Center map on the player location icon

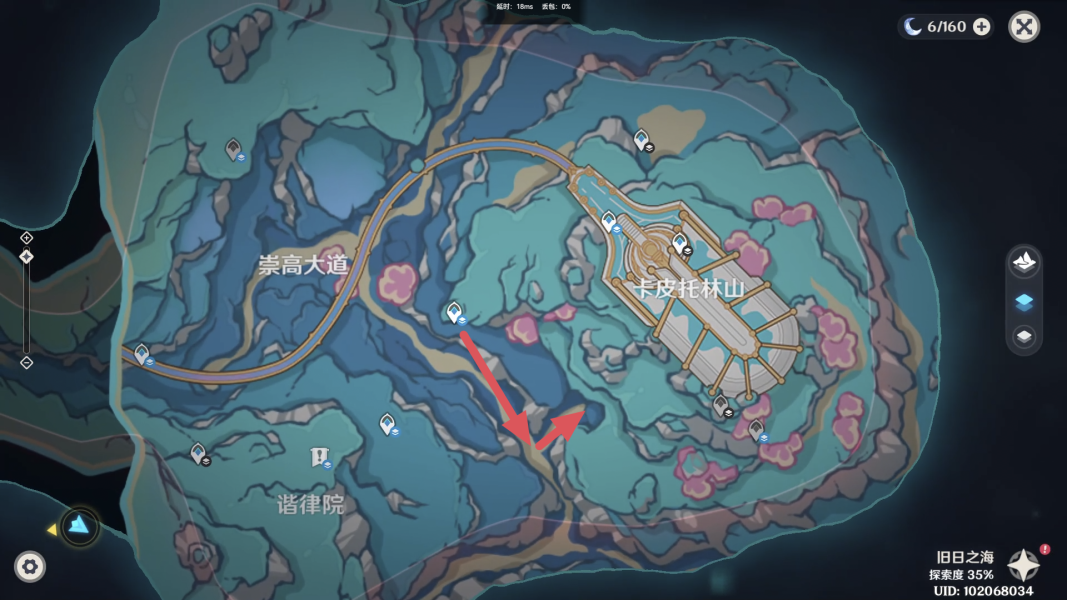[x=80, y=525]
